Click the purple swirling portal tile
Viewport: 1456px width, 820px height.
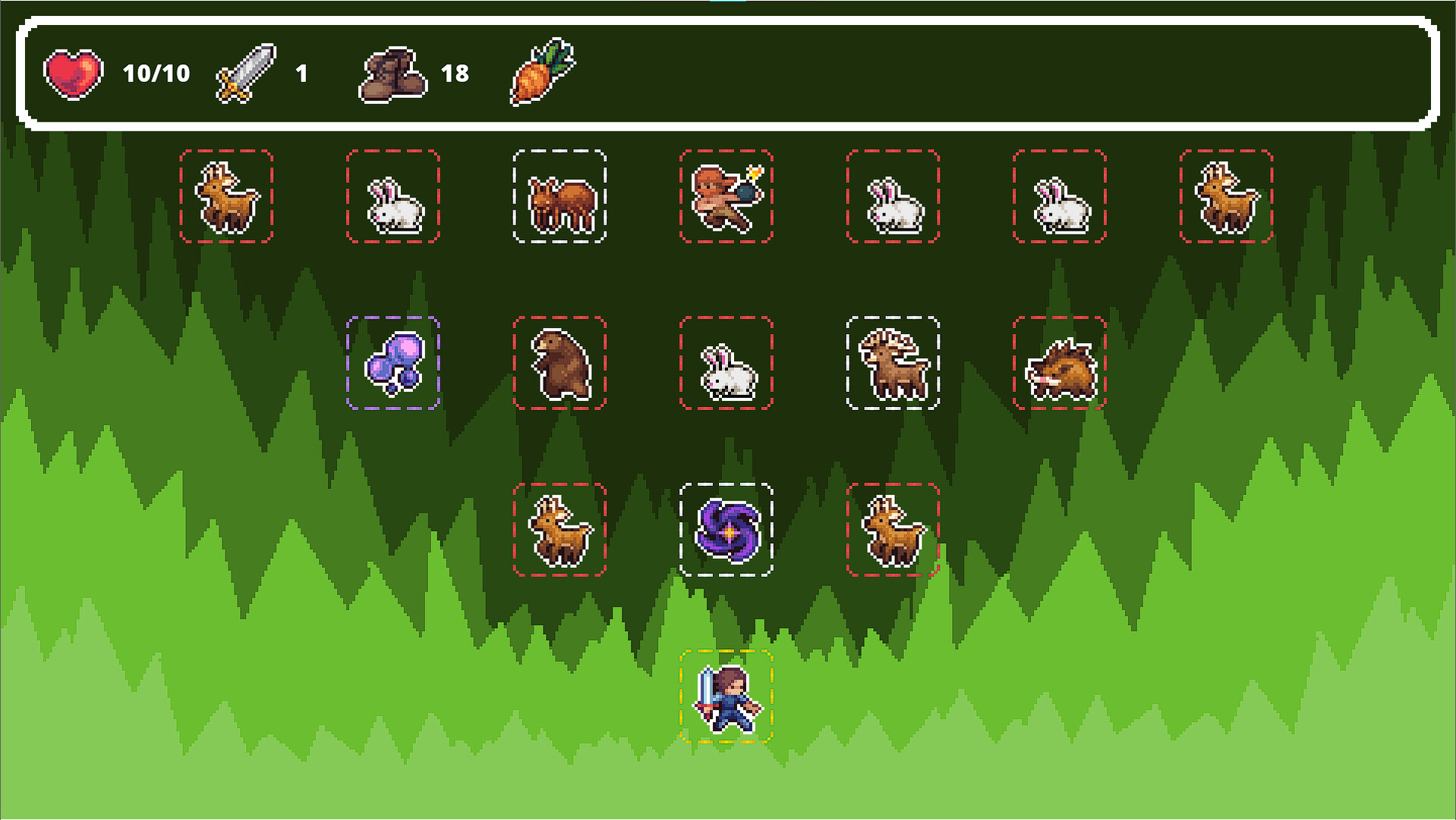726,530
